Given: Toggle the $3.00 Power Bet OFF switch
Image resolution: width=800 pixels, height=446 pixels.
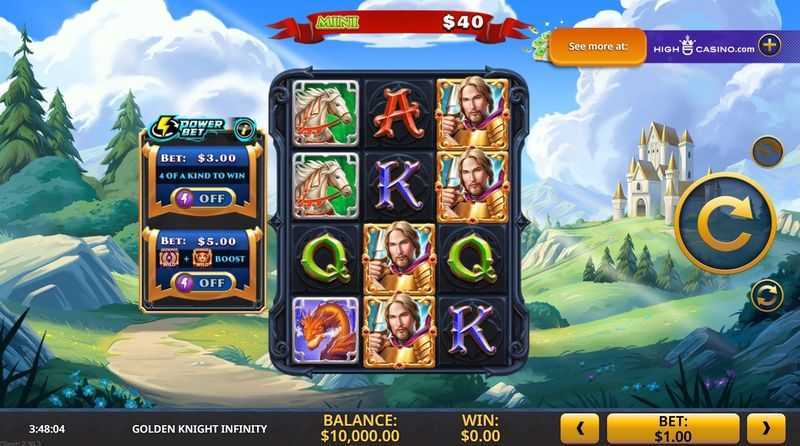Looking at the screenshot, I should [203, 198].
